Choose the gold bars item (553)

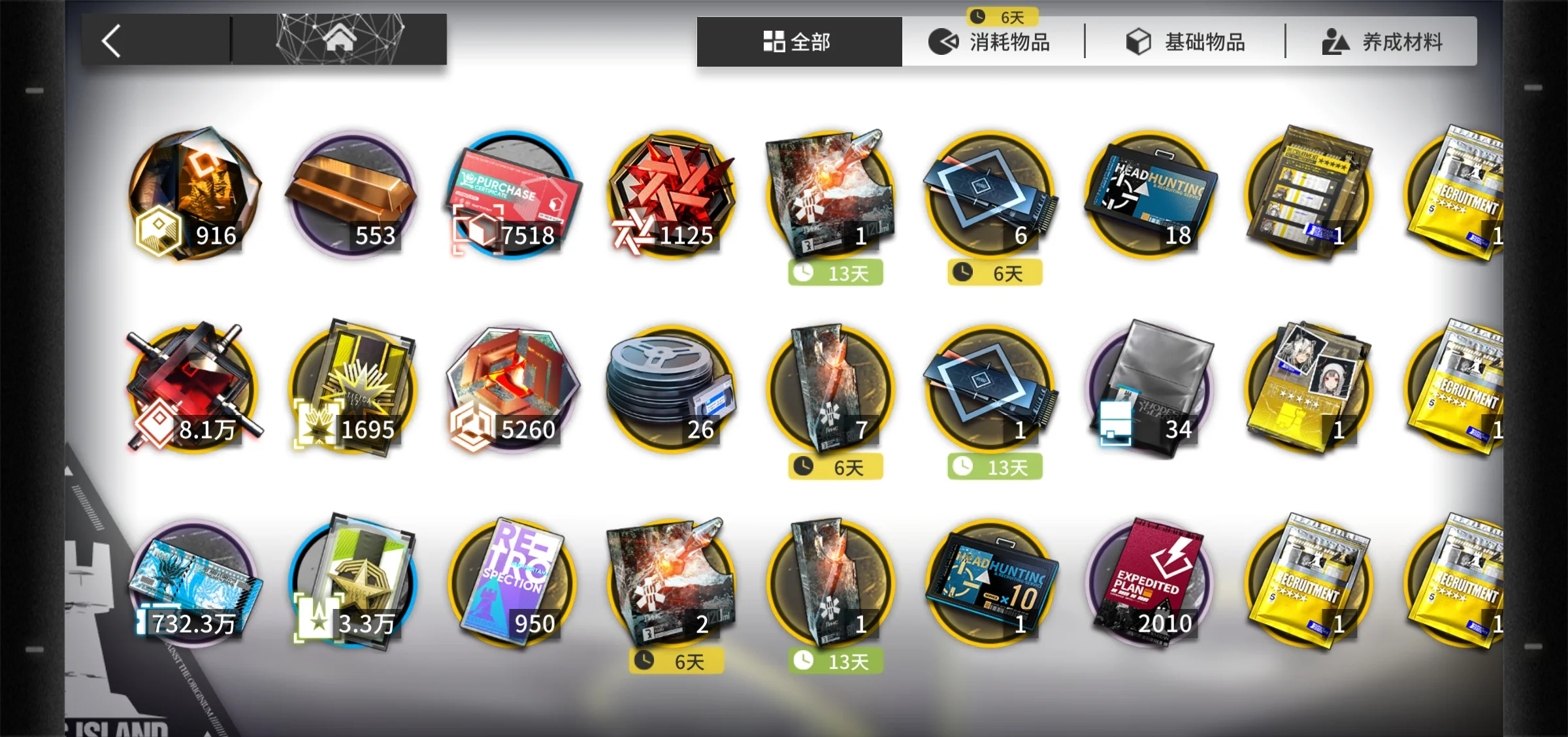tap(351, 195)
